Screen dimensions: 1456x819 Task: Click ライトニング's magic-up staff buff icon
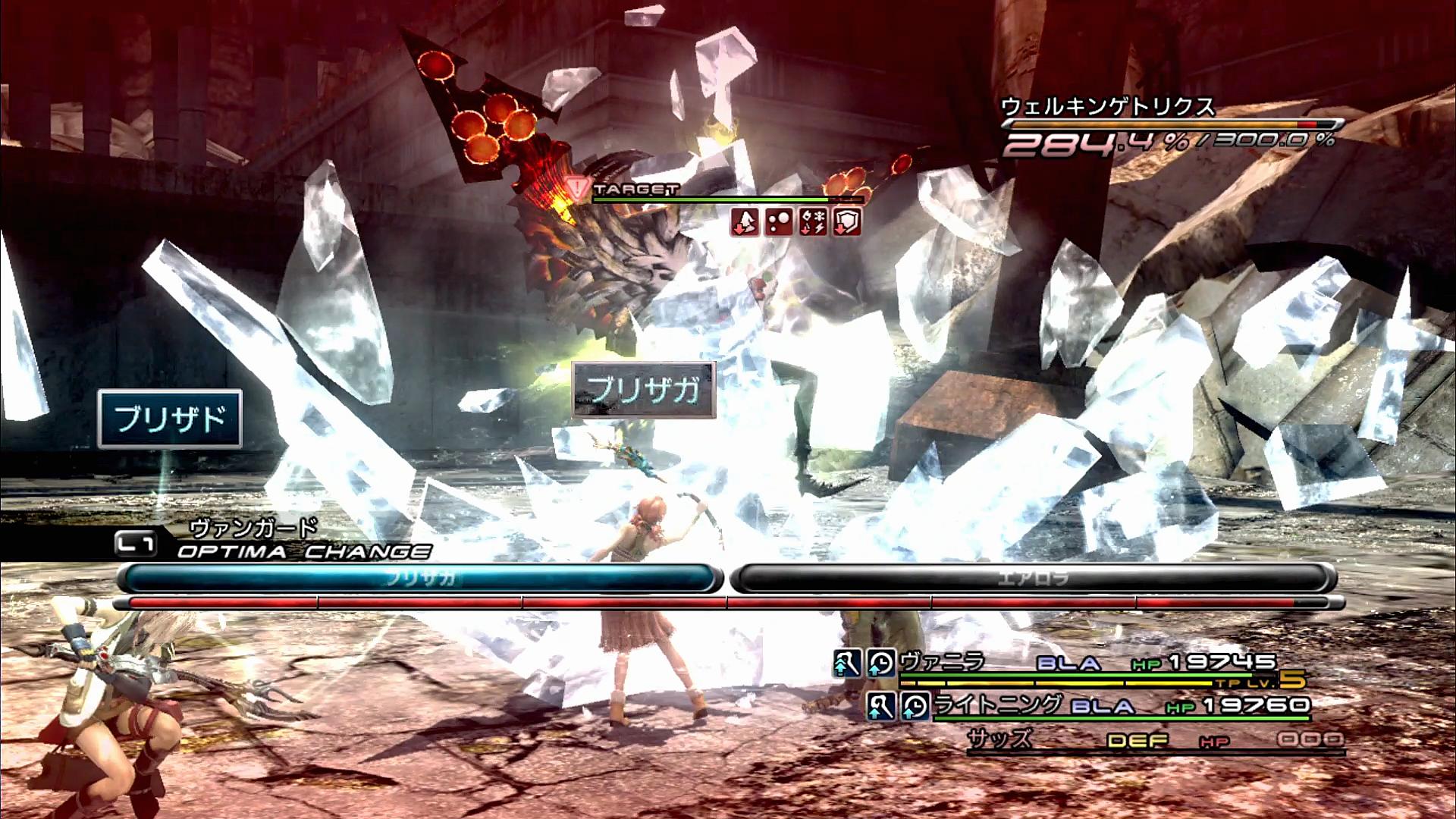tap(881, 706)
